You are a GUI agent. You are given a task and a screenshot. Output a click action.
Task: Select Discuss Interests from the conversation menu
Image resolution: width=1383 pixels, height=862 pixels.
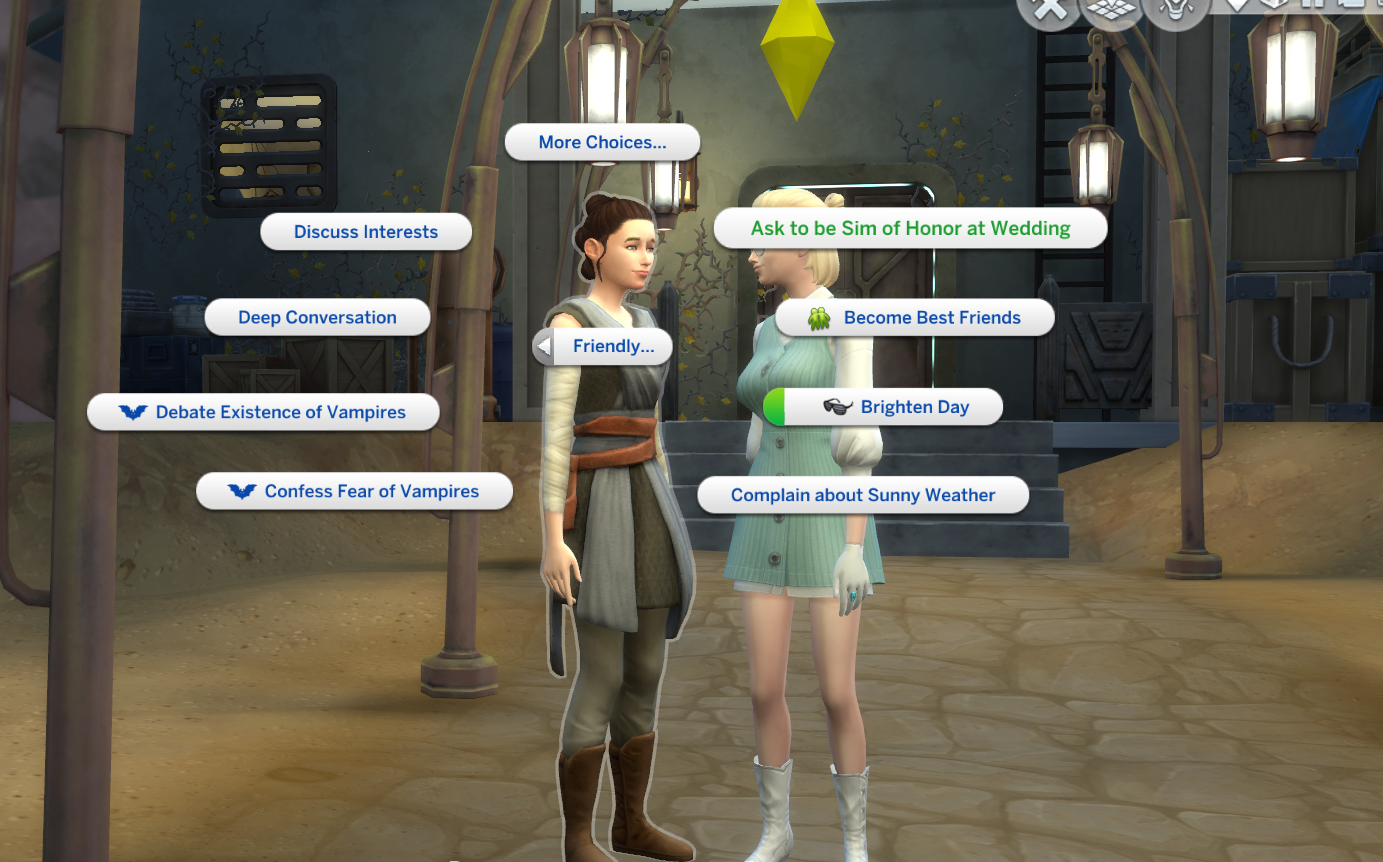(x=366, y=231)
